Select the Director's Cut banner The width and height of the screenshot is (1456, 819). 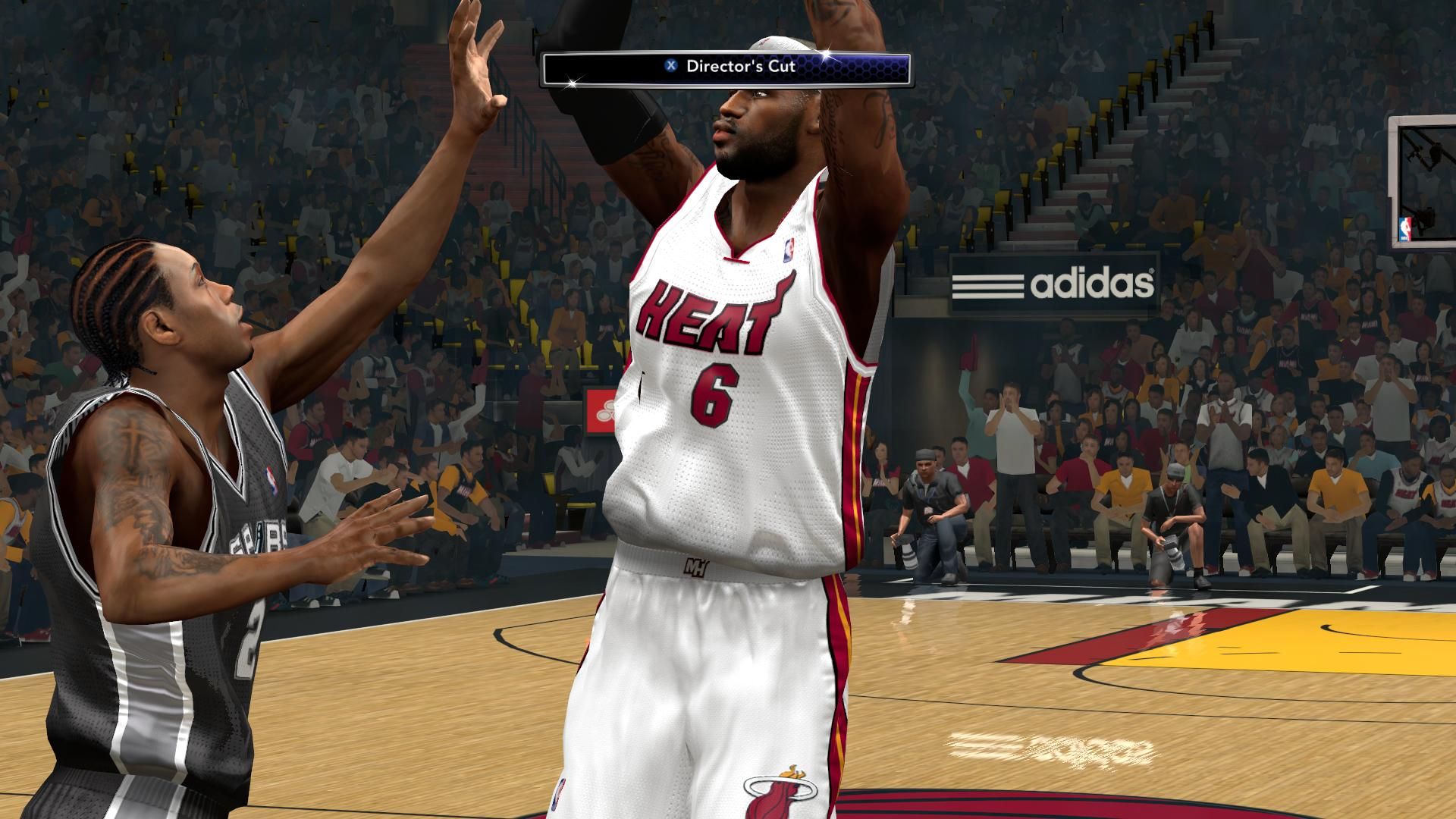pyautogui.click(x=726, y=67)
